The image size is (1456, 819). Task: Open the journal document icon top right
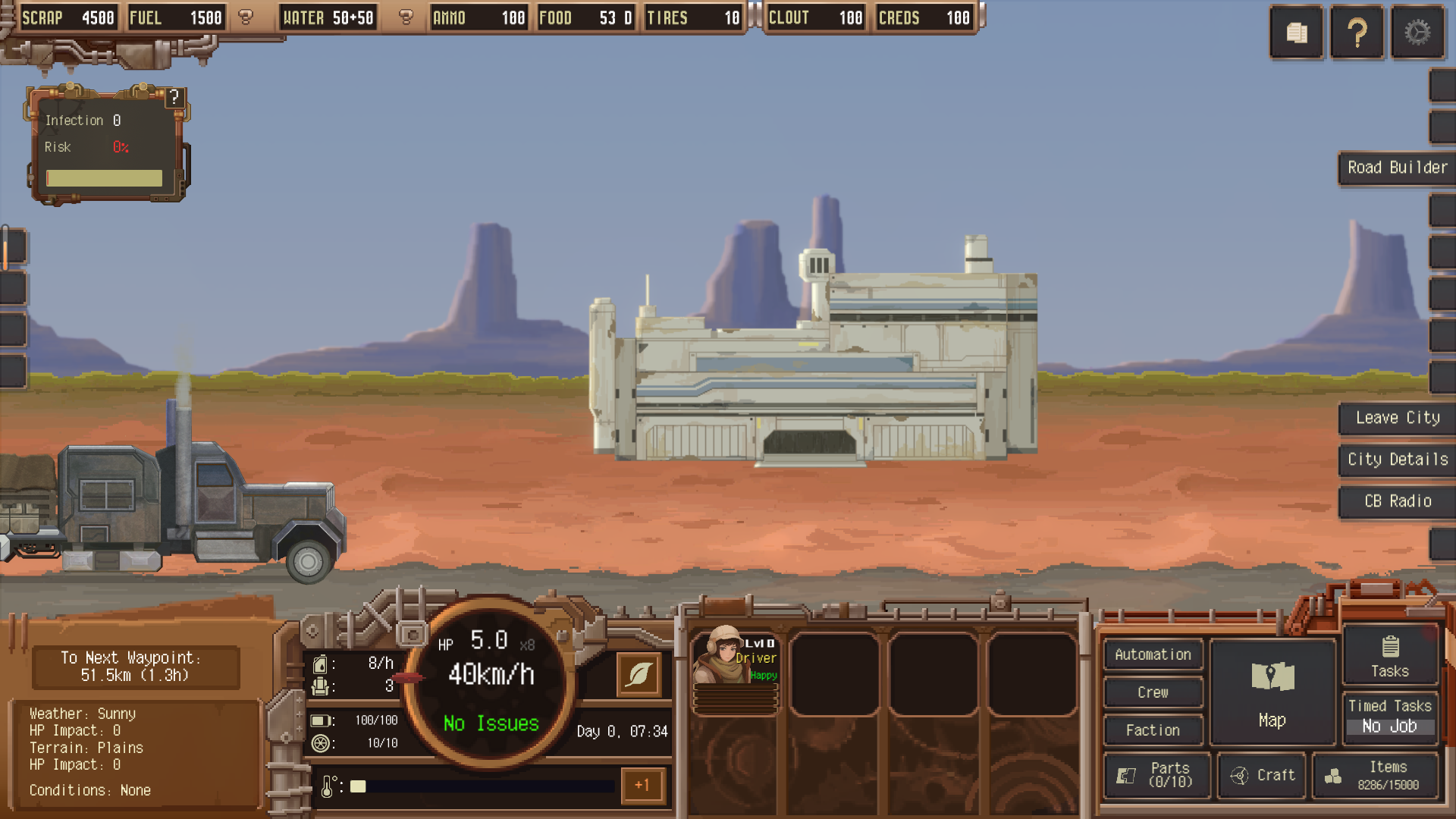pos(1296,32)
